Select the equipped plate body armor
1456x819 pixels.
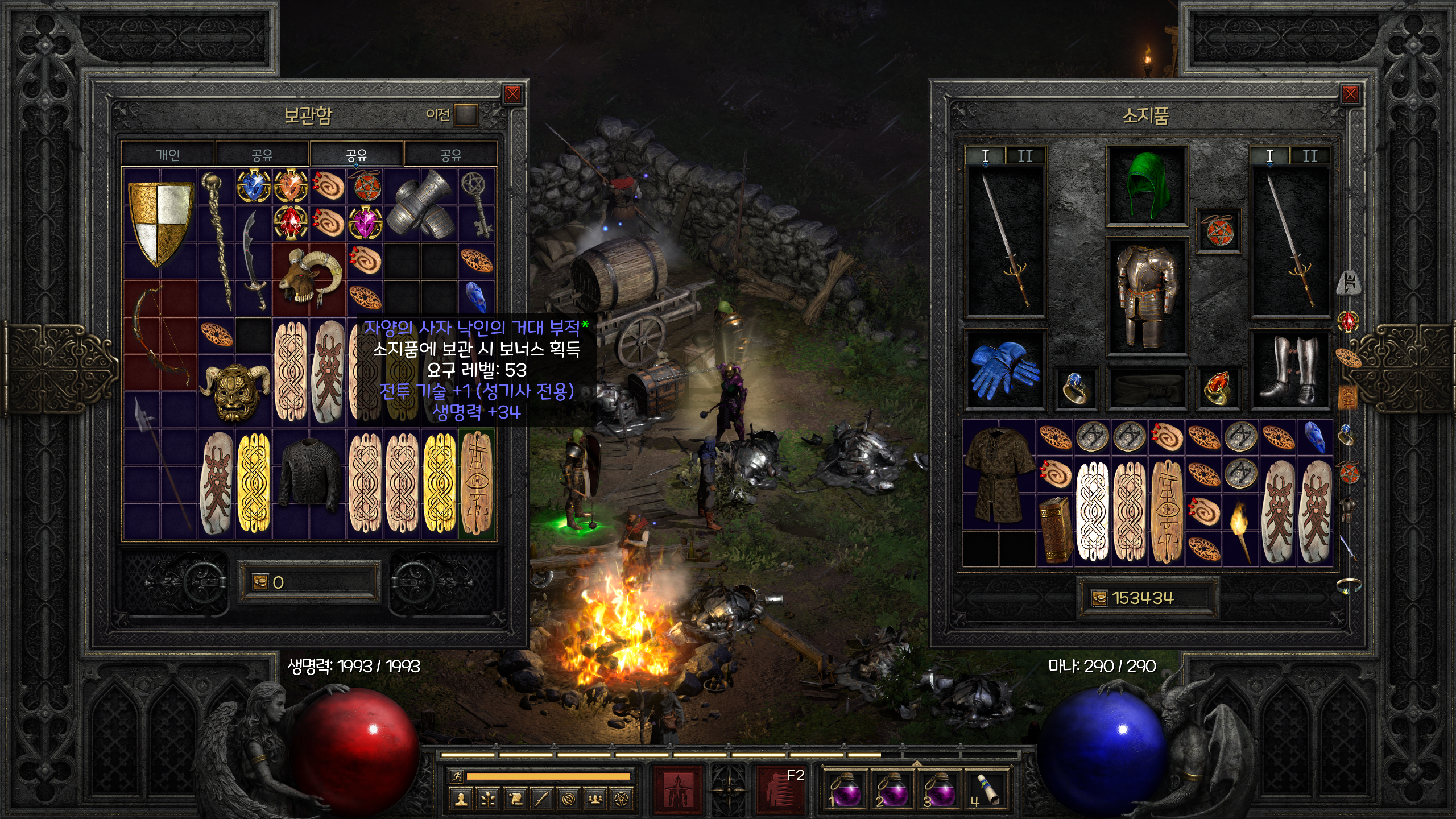click(1145, 296)
